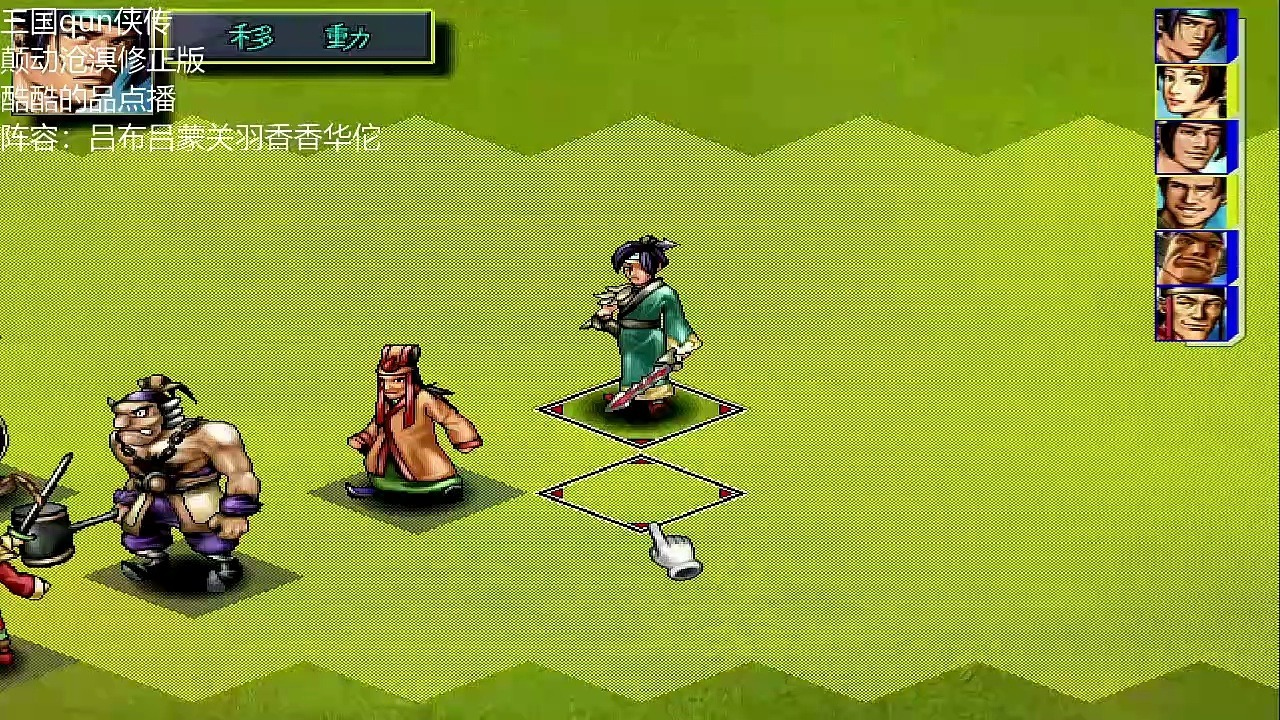Select the green-robed character standing on highlighted tile

640,330
